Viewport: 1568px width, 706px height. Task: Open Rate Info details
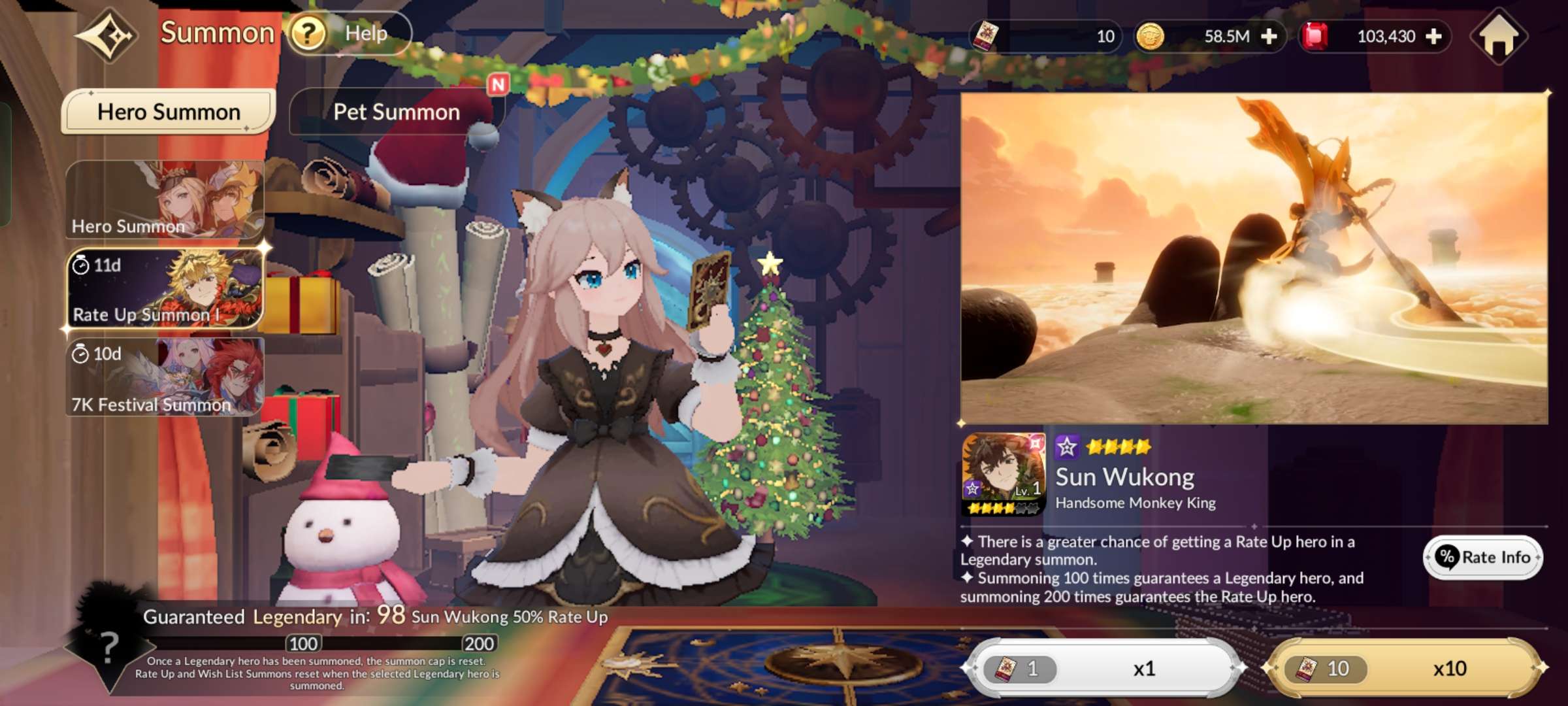tap(1484, 557)
